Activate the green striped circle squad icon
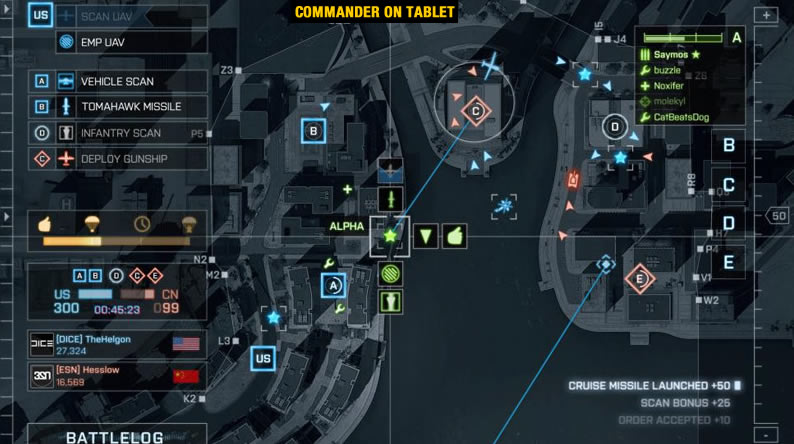 [x=390, y=271]
